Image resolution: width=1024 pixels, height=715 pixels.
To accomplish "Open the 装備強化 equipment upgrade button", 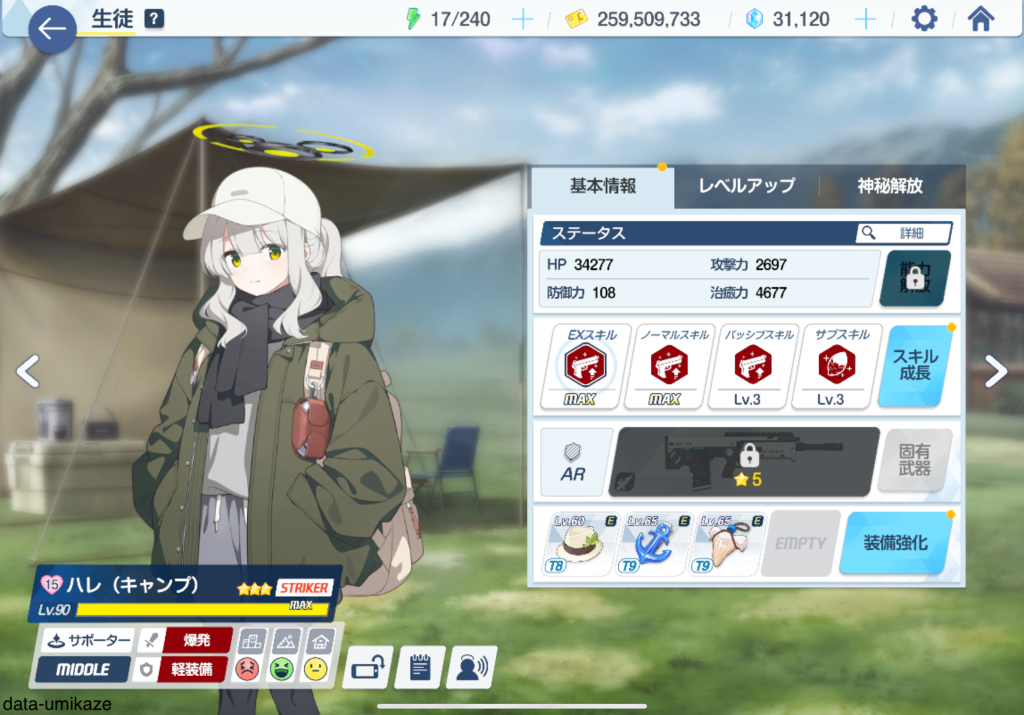I will coord(895,543).
